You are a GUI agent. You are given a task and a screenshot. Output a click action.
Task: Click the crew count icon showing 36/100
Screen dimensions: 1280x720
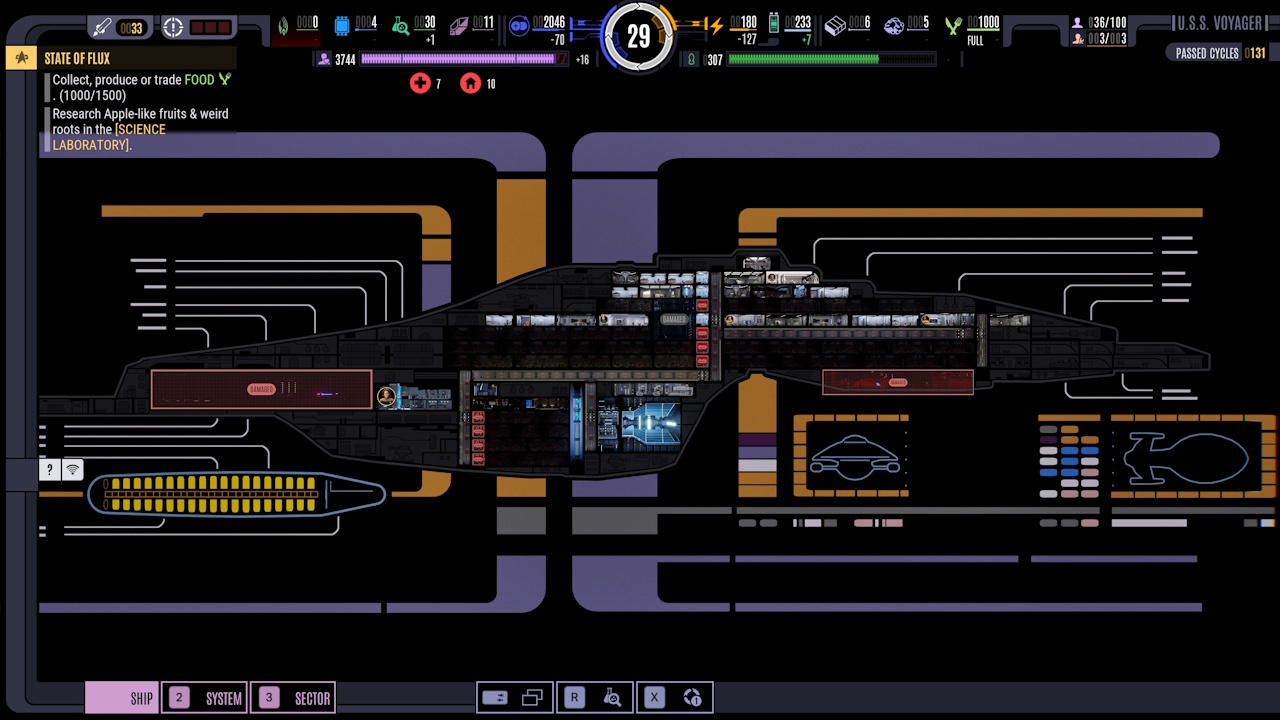tap(1077, 20)
